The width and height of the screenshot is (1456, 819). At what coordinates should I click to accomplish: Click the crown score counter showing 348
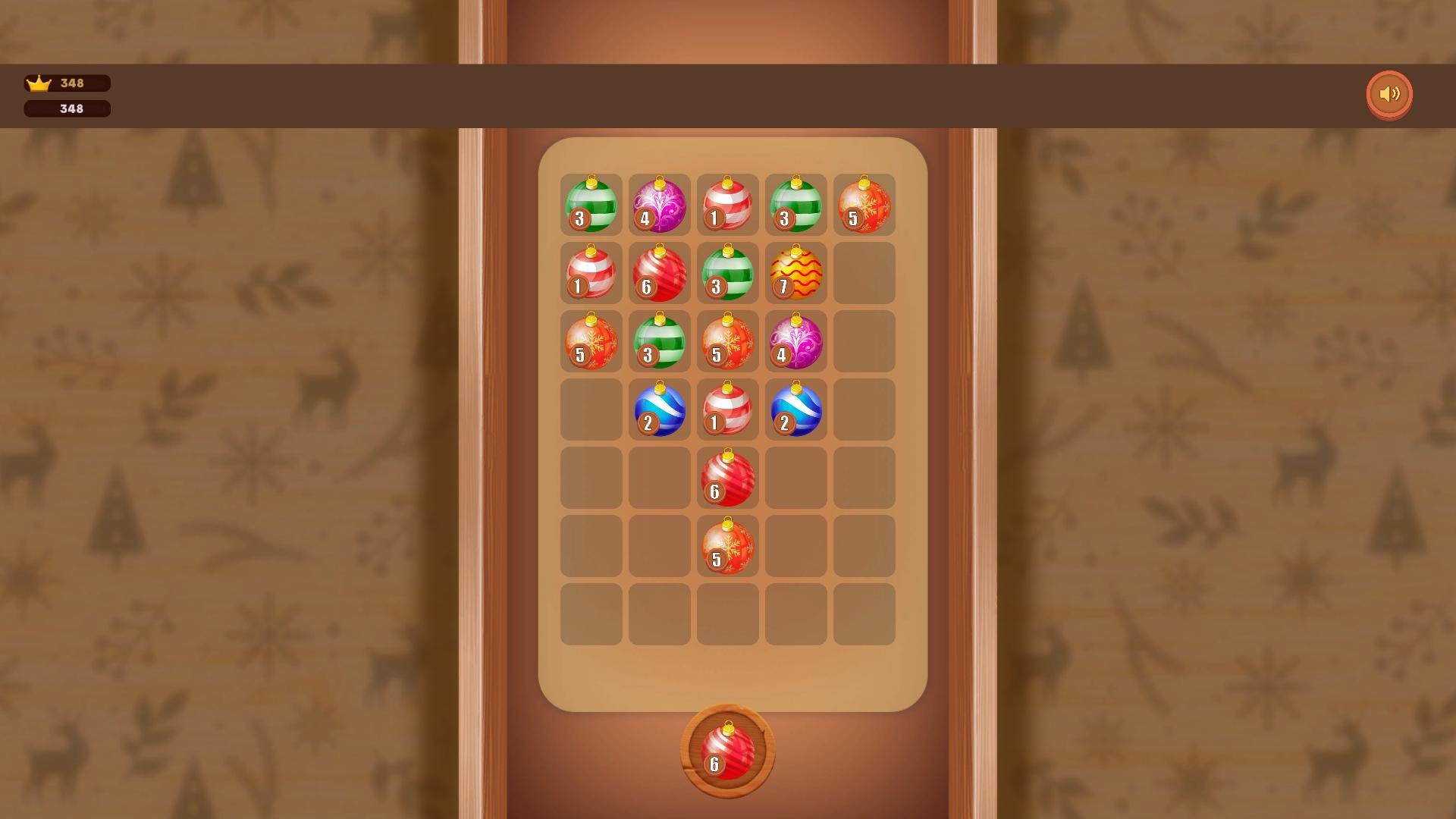click(67, 83)
